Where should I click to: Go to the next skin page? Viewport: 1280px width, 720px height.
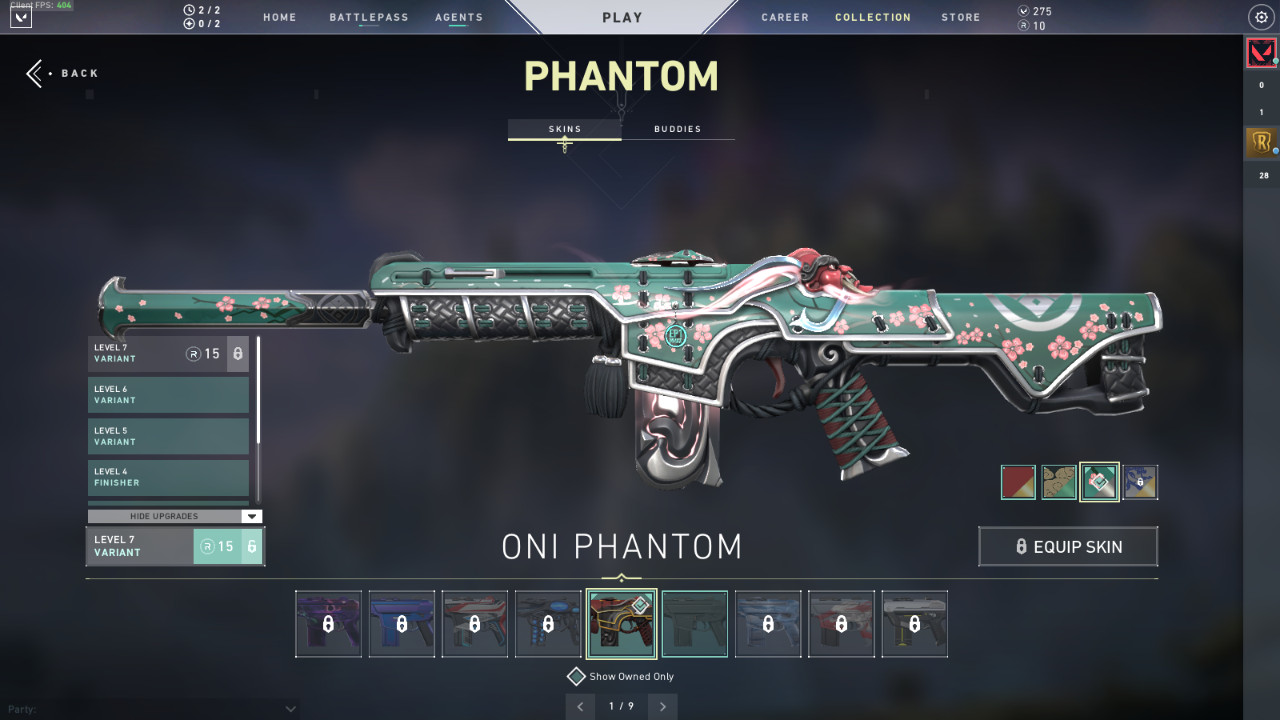(x=663, y=707)
